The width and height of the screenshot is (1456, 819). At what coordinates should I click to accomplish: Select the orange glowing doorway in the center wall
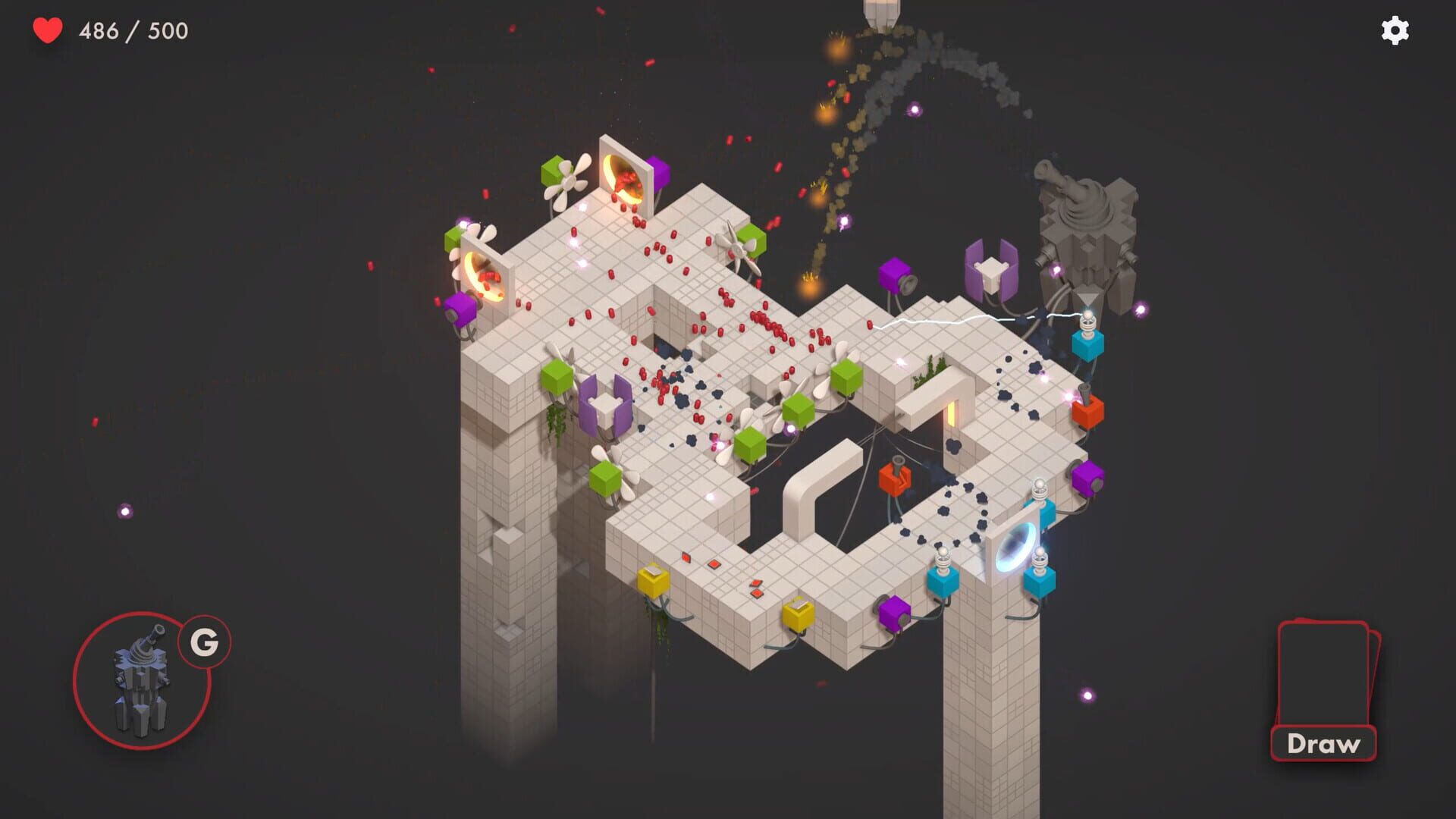click(952, 416)
